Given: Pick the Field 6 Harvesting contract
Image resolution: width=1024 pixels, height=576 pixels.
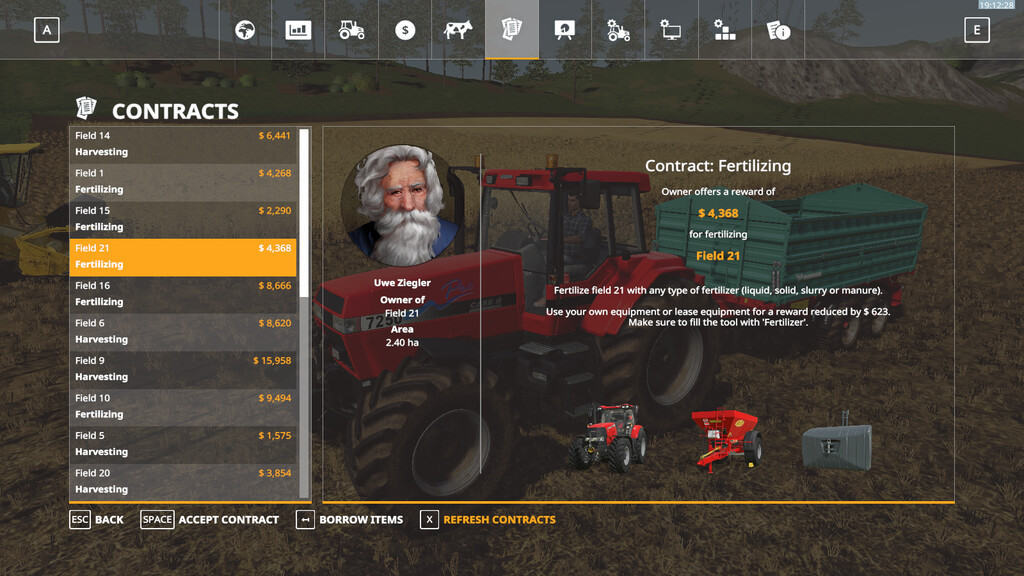Looking at the screenshot, I should click(183, 331).
